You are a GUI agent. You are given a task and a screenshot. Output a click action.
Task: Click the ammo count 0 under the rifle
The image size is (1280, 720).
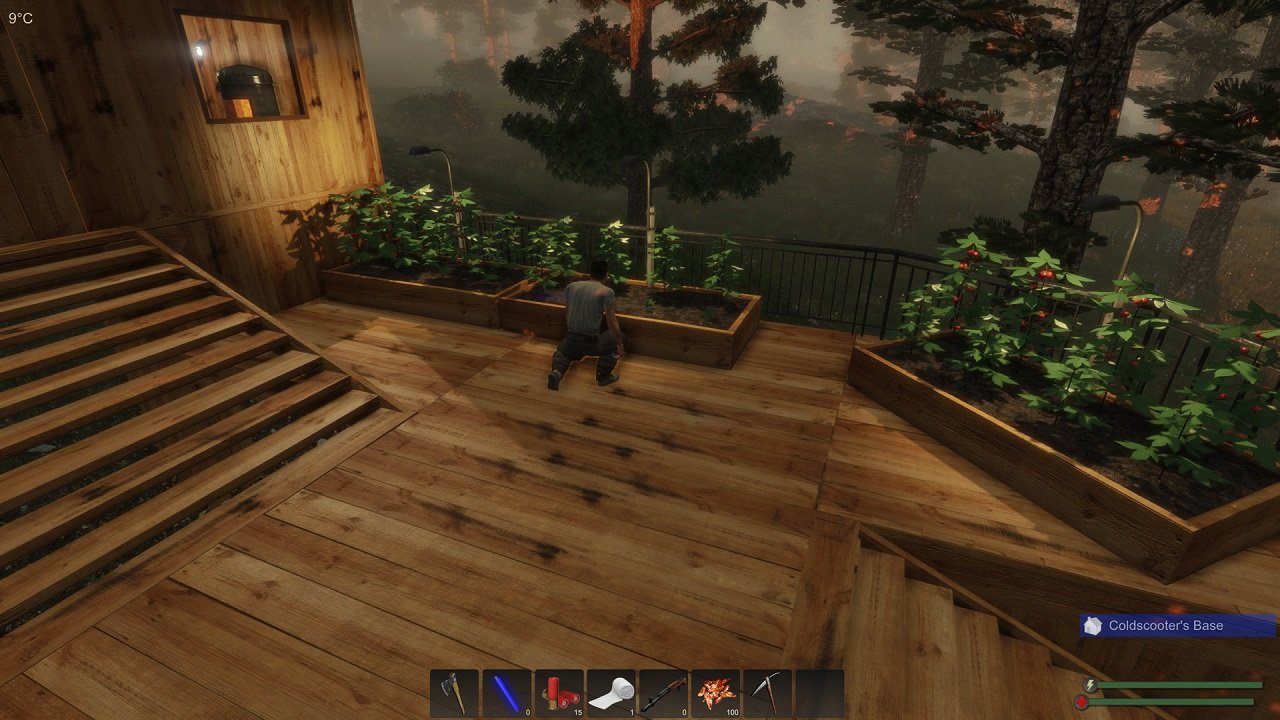[x=684, y=712]
